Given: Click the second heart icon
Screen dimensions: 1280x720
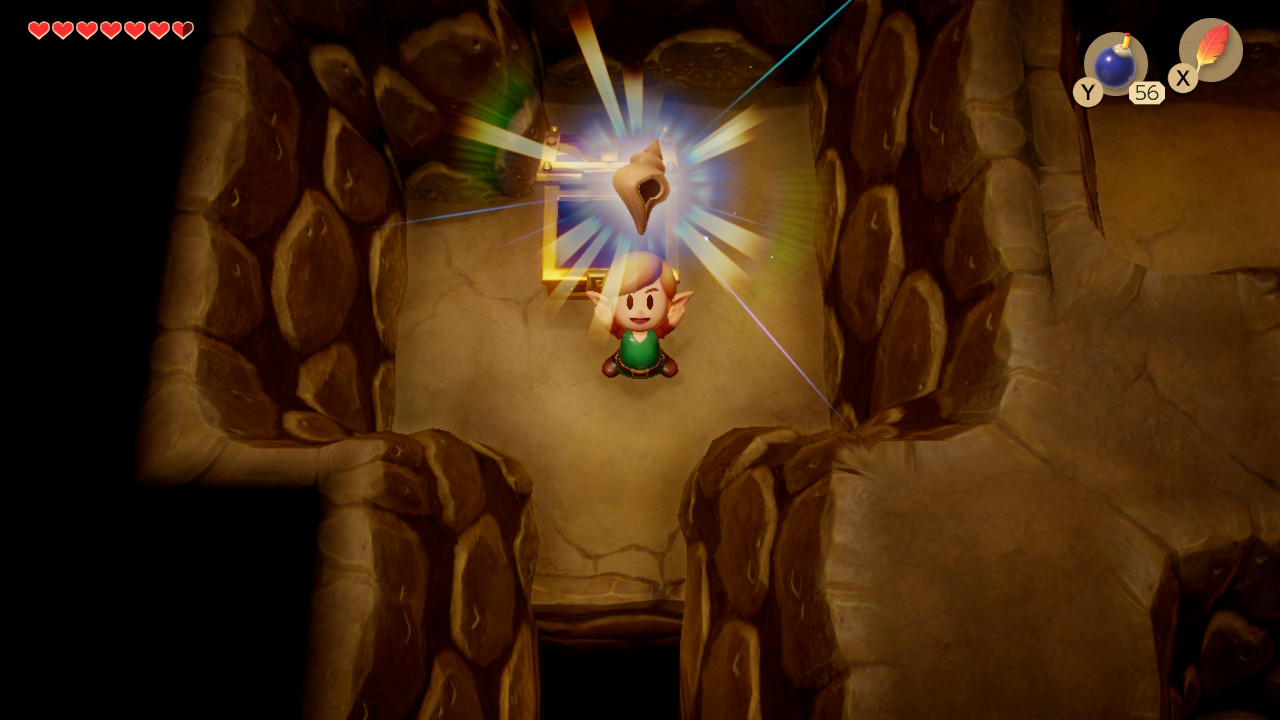Looking at the screenshot, I should [62, 29].
